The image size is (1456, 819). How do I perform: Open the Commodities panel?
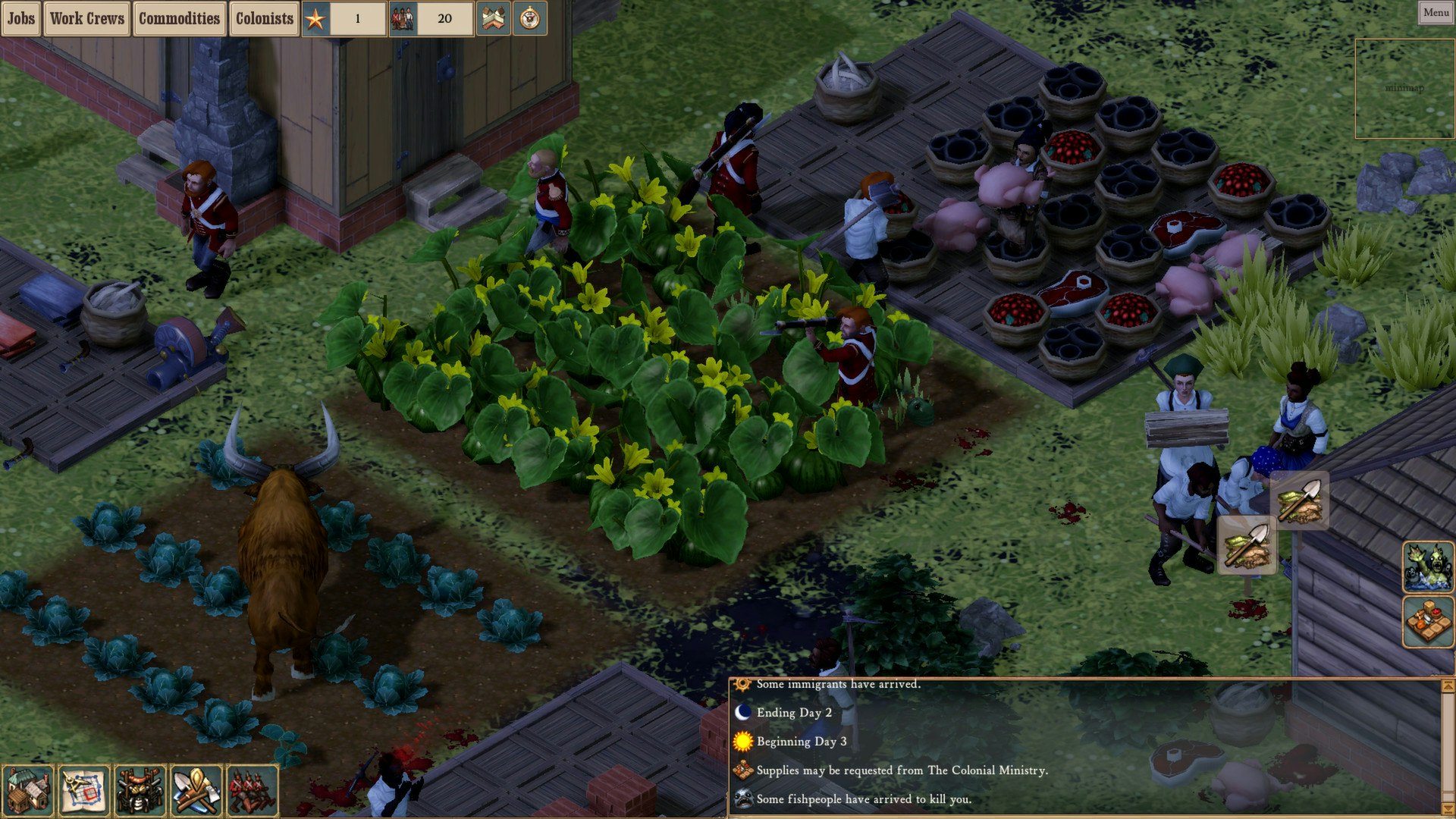coord(179,19)
